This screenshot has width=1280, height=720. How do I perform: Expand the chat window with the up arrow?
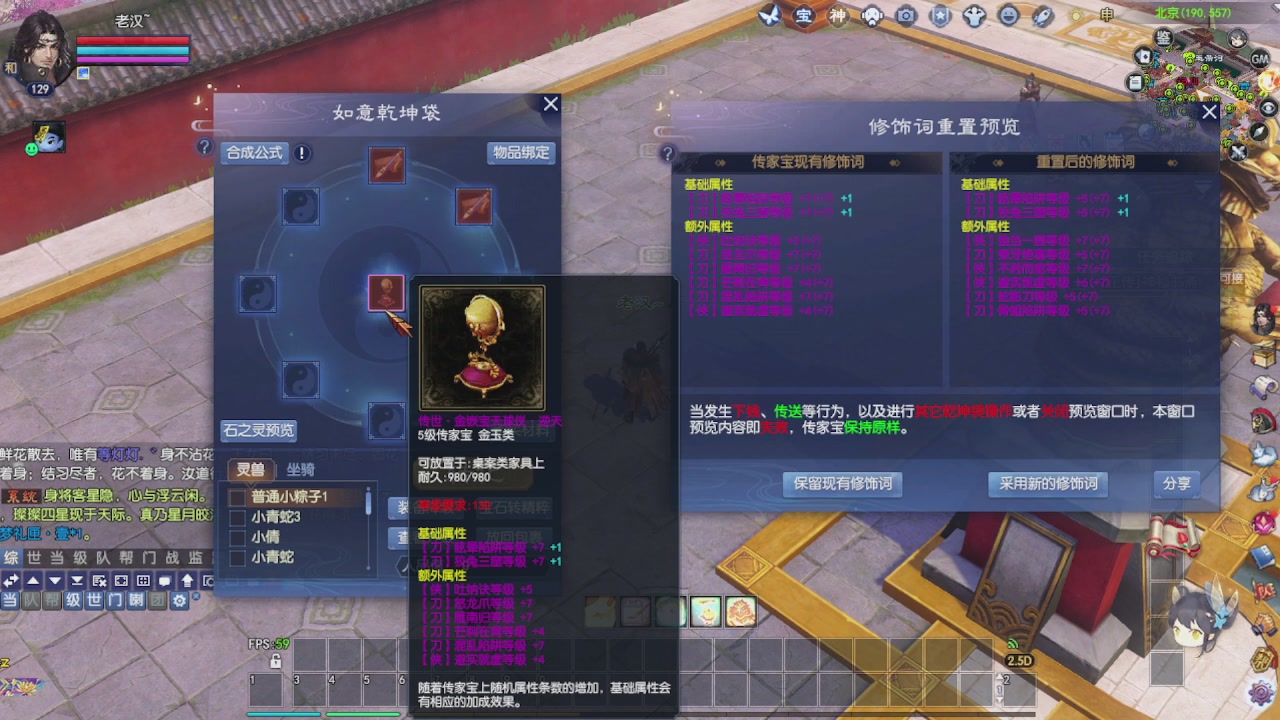click(31, 580)
